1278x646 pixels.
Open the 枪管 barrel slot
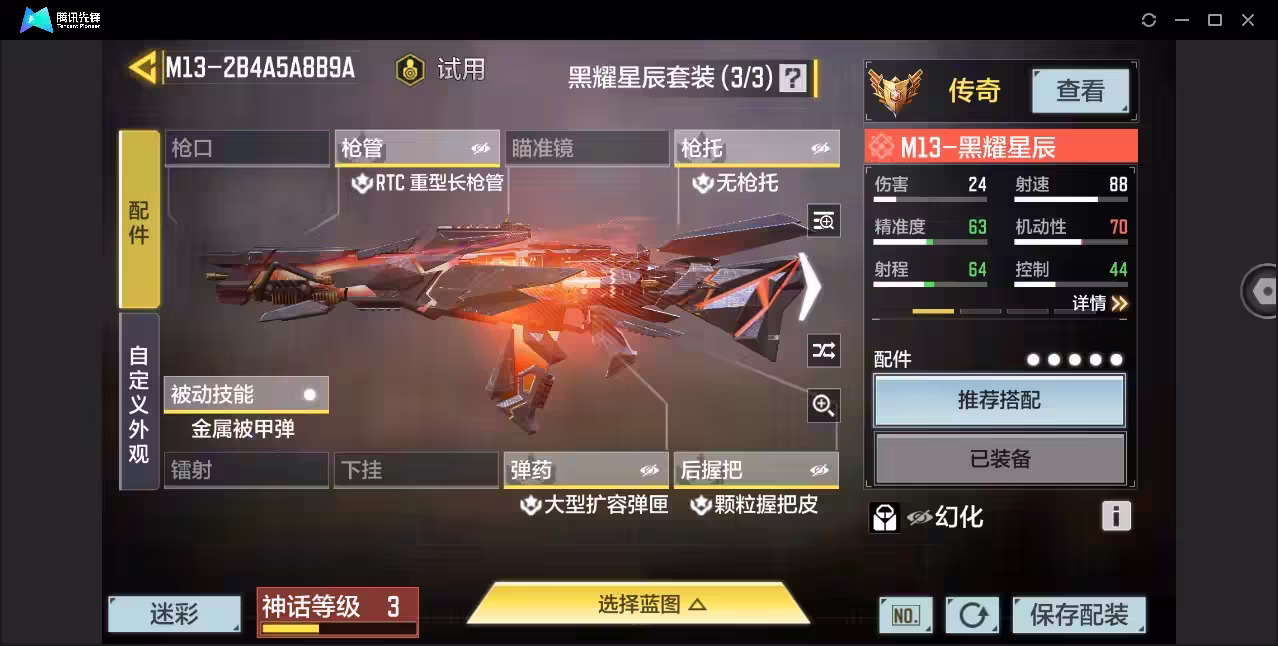(416, 149)
